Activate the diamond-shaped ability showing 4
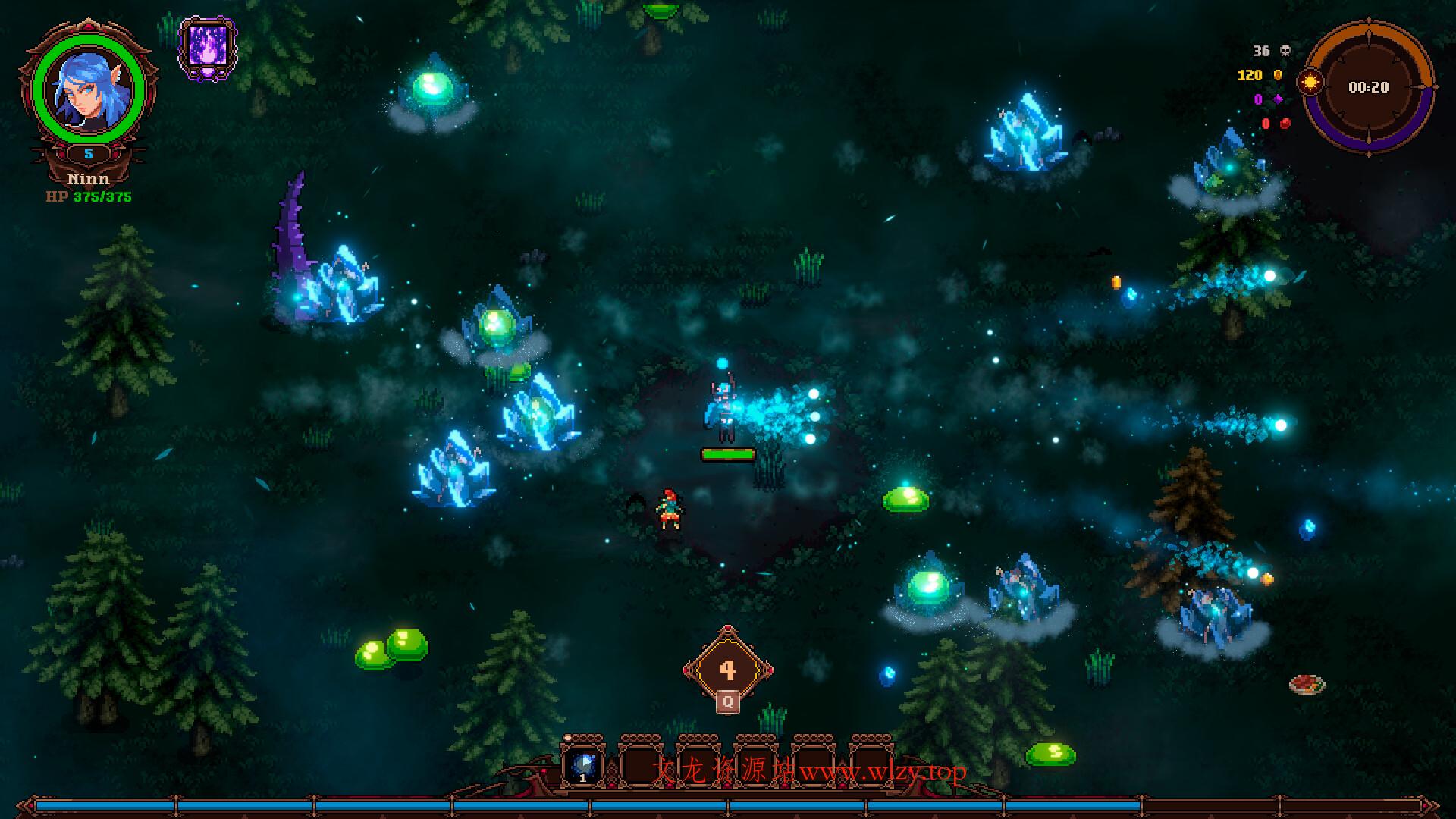The height and width of the screenshot is (819, 1456). (x=728, y=670)
